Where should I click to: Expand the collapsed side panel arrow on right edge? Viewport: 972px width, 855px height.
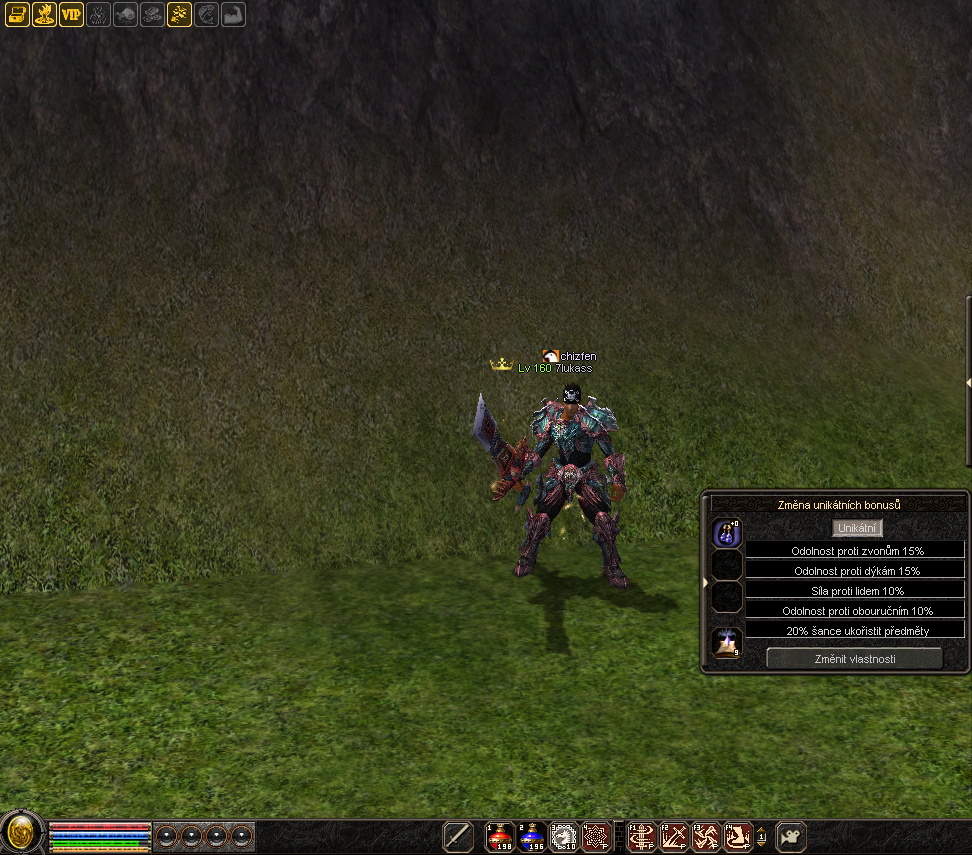967,382
